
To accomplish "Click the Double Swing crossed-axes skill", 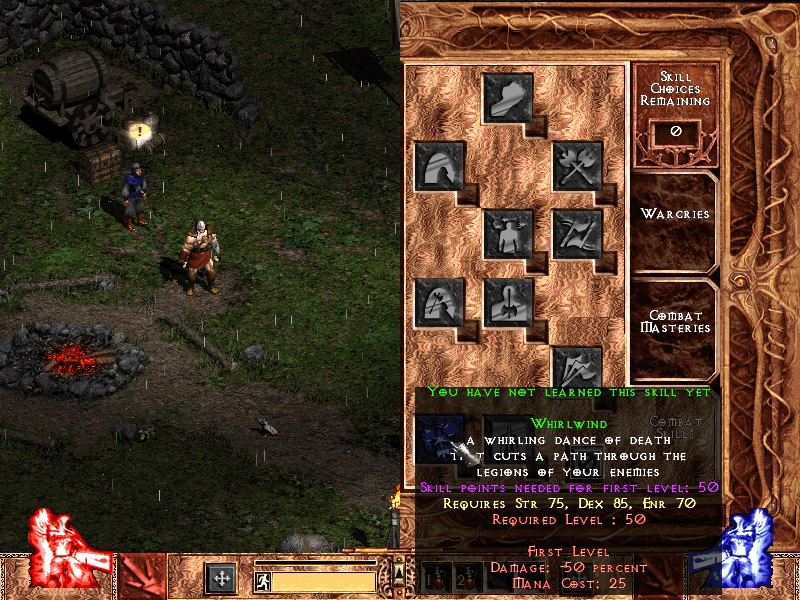I will point(577,165).
